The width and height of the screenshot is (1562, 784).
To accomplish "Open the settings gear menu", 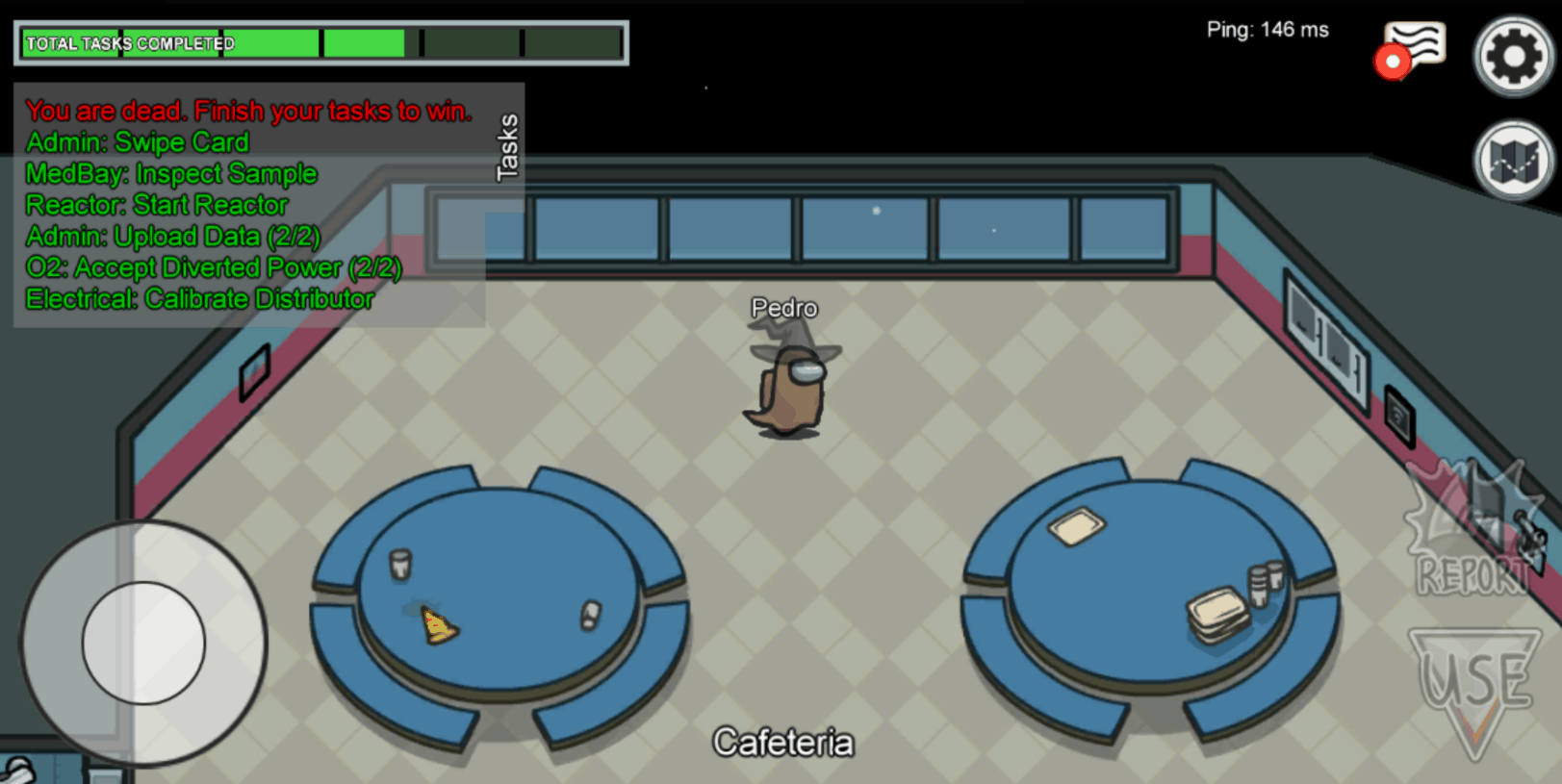I will click(1513, 57).
